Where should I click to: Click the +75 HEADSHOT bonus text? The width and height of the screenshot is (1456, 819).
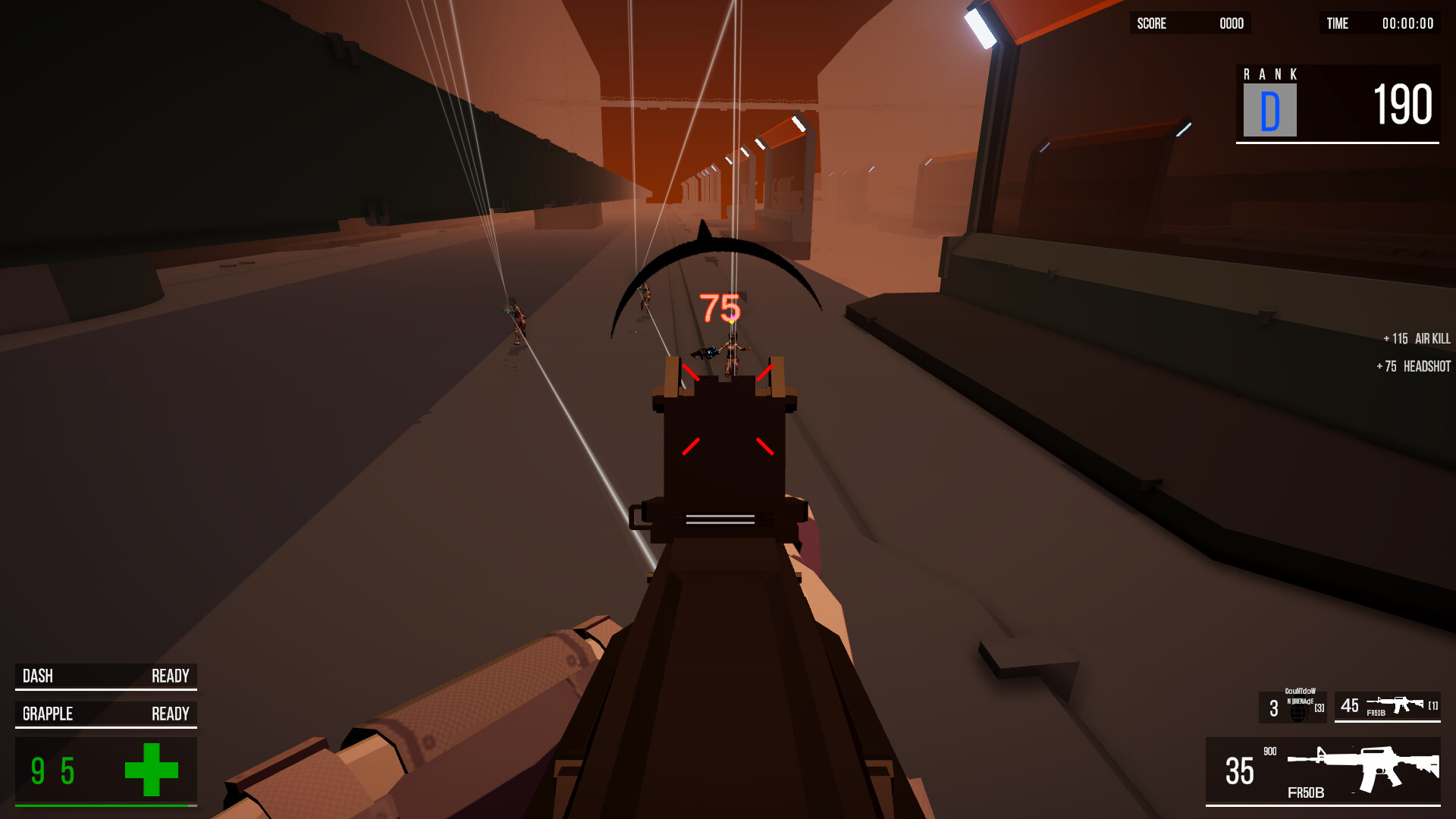[x=1412, y=366]
